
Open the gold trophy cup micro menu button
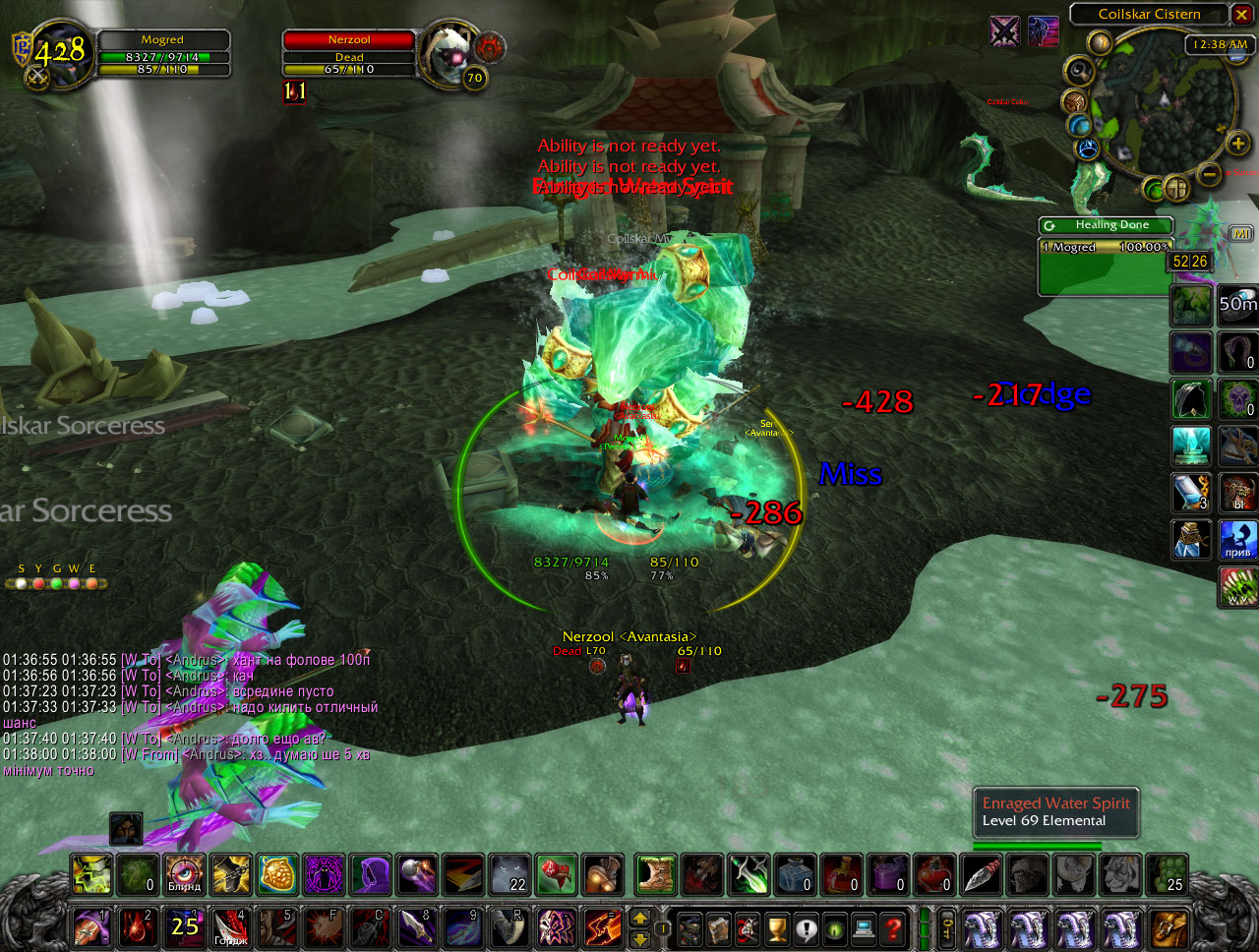tap(777, 927)
